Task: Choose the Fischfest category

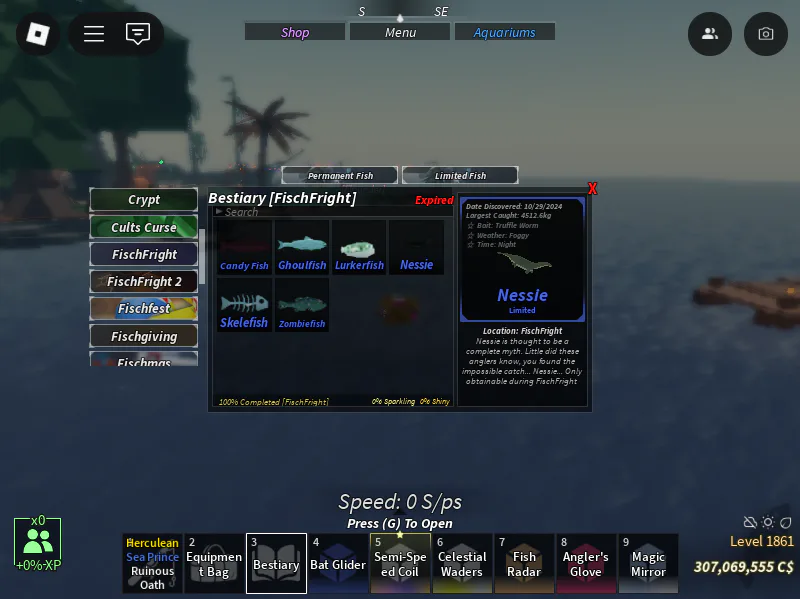Action: click(x=144, y=309)
